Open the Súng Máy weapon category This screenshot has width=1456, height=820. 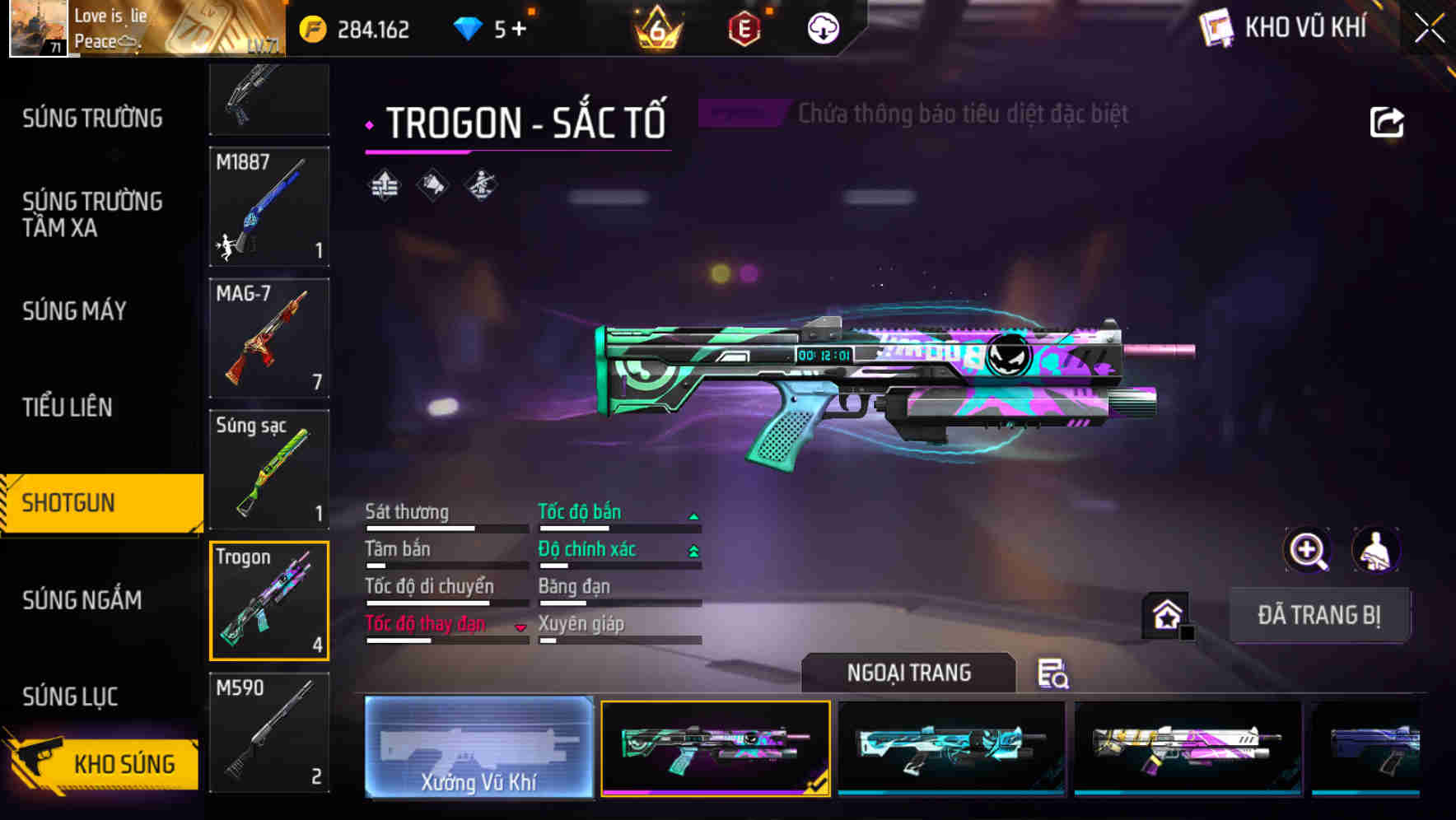[74, 311]
